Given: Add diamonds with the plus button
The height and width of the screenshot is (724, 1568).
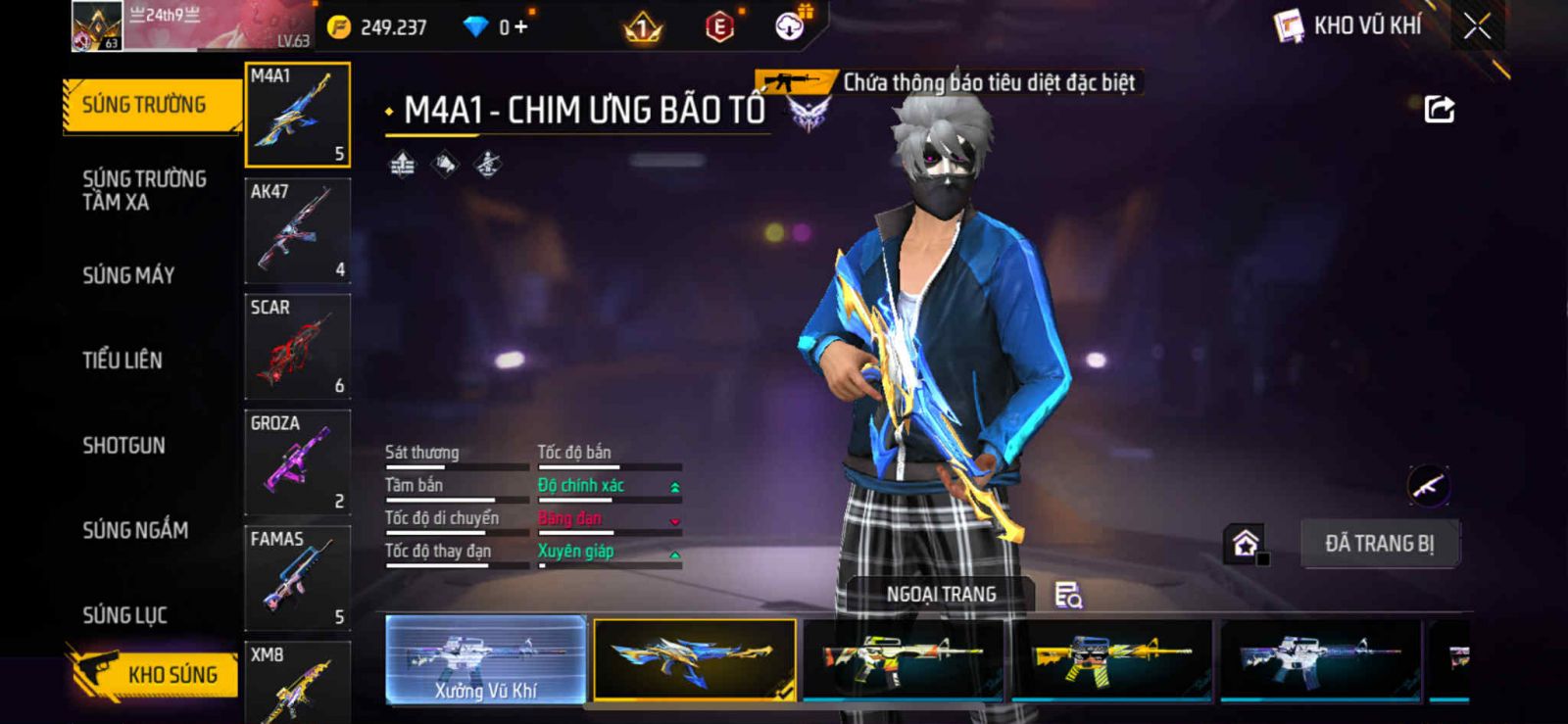Looking at the screenshot, I should (x=520, y=27).
